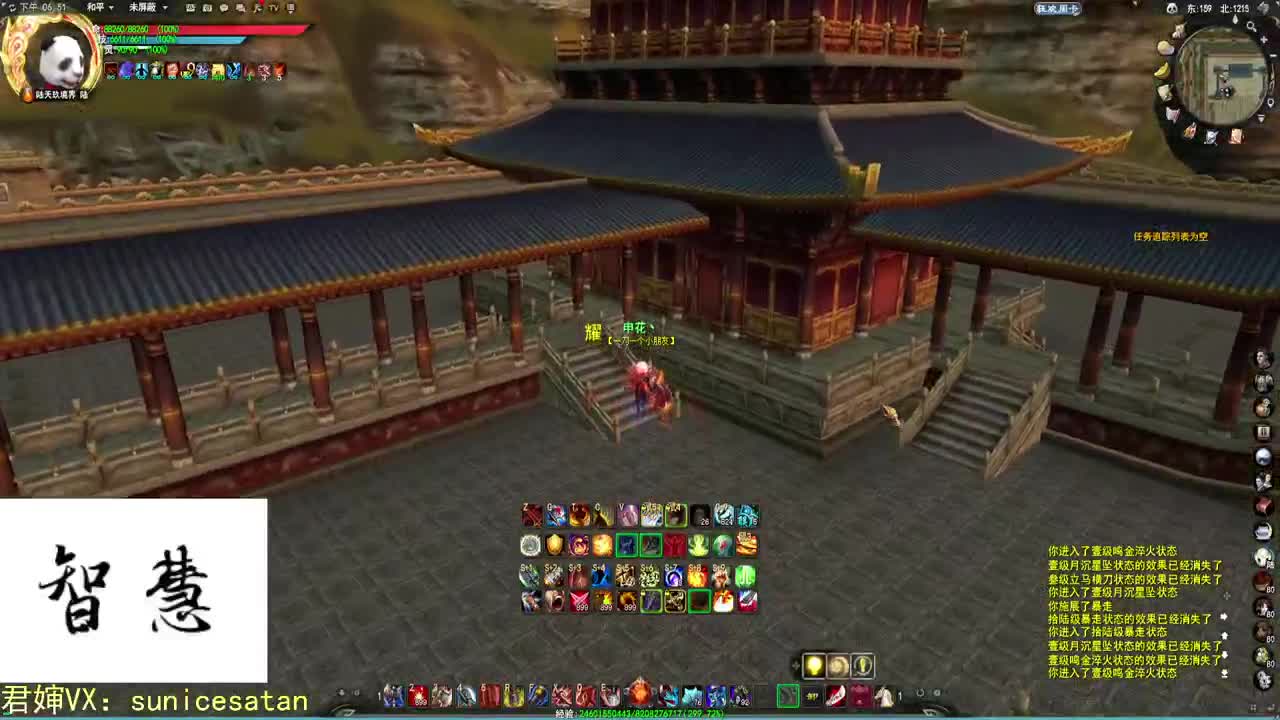Select the Z-key sword skill icon
1280x720 pixels.
529,514
